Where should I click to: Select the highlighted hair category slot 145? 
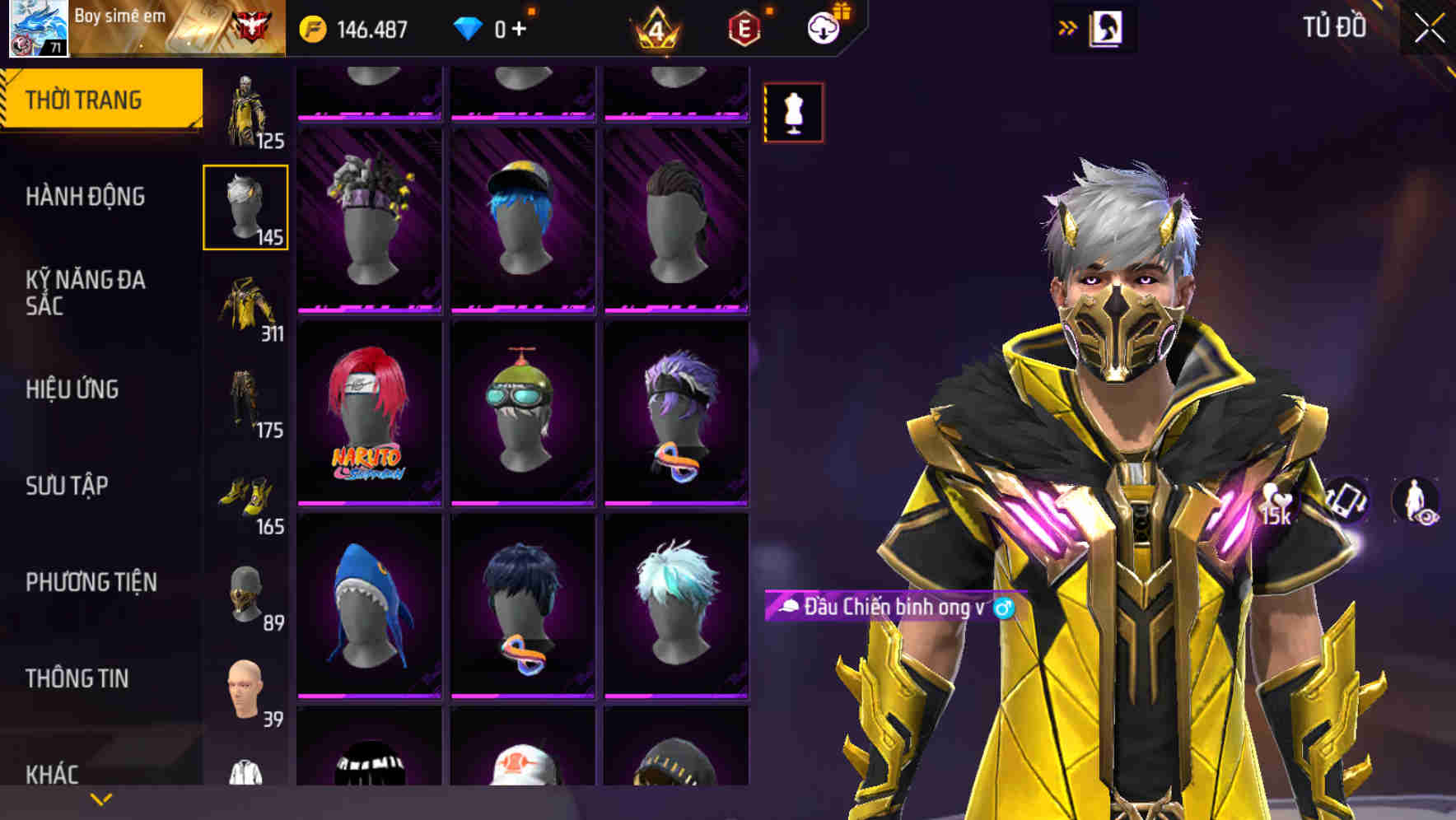245,206
